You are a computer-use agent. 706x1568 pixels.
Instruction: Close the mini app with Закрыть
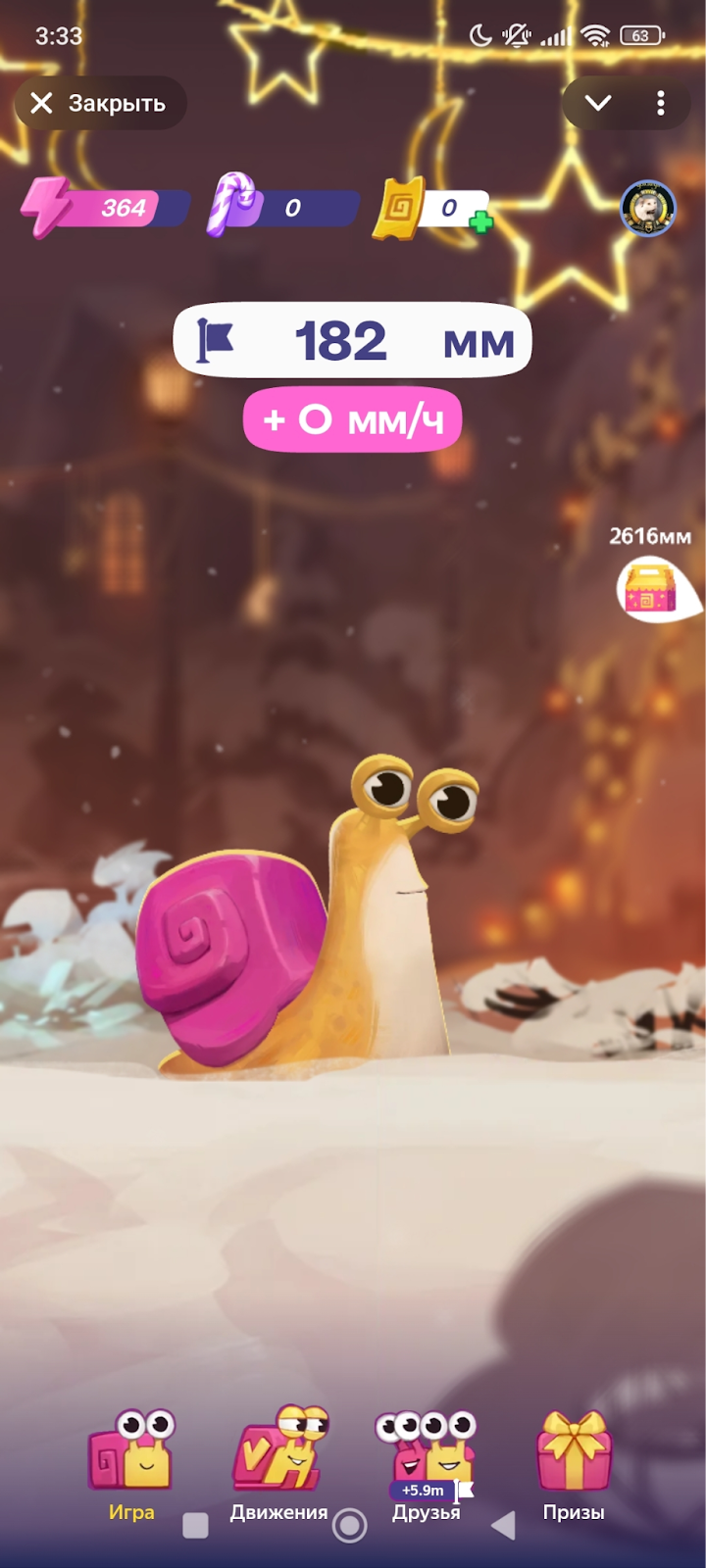pyautogui.click(x=99, y=103)
